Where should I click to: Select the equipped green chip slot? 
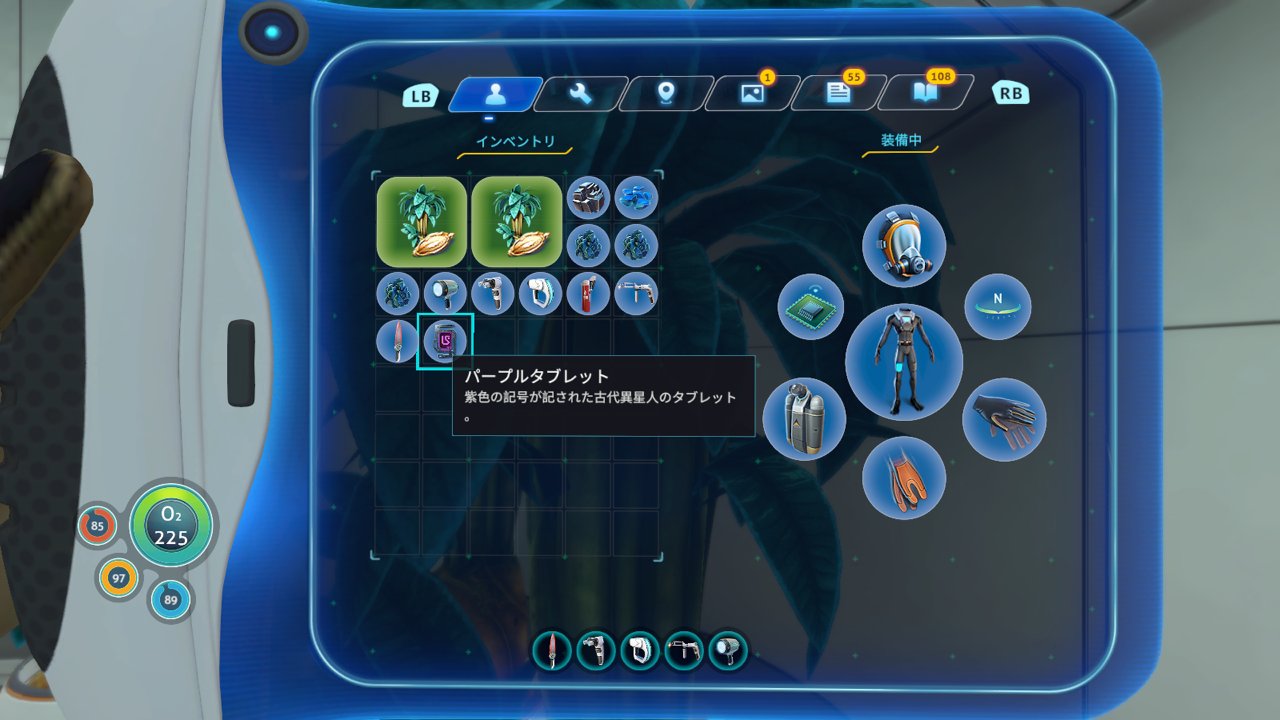pyautogui.click(x=811, y=306)
